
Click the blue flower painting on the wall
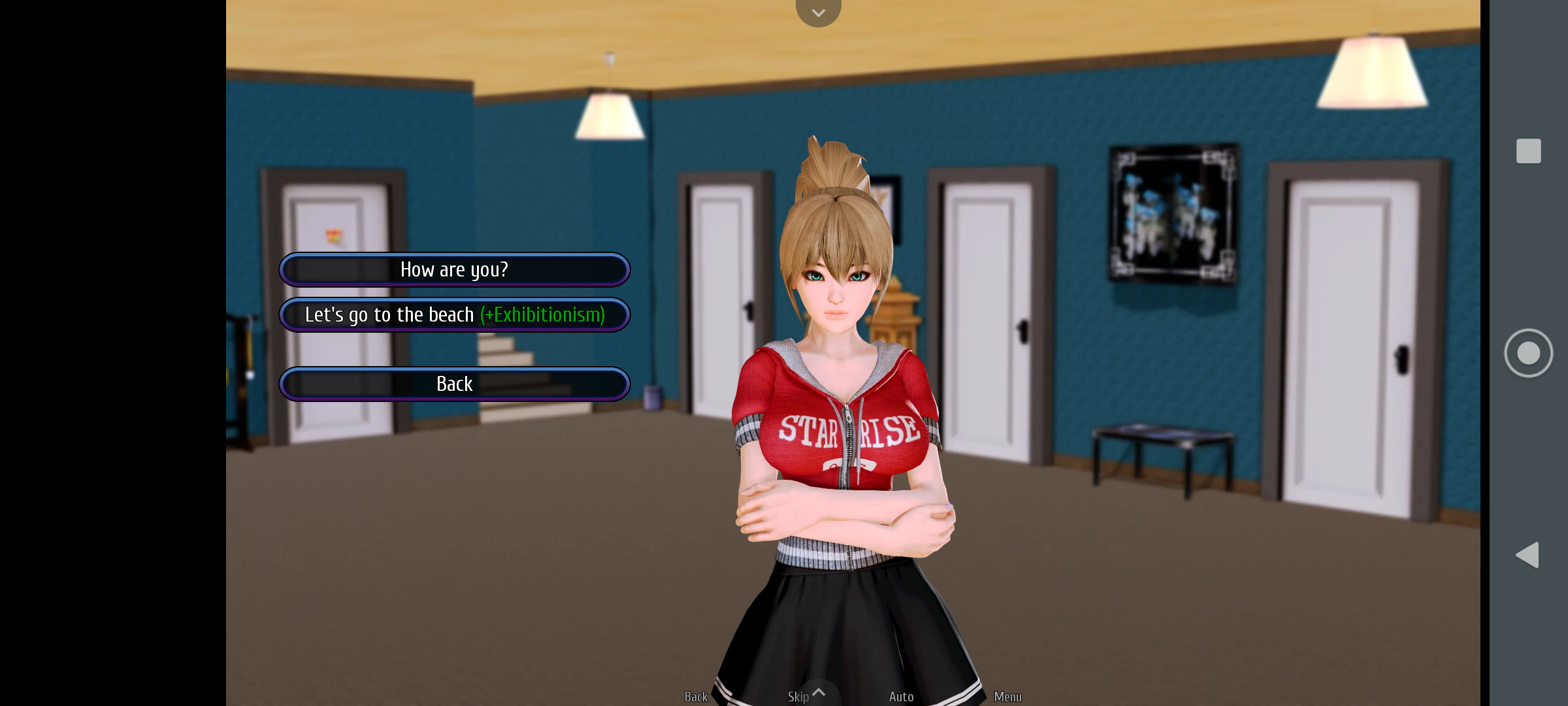(x=1173, y=212)
